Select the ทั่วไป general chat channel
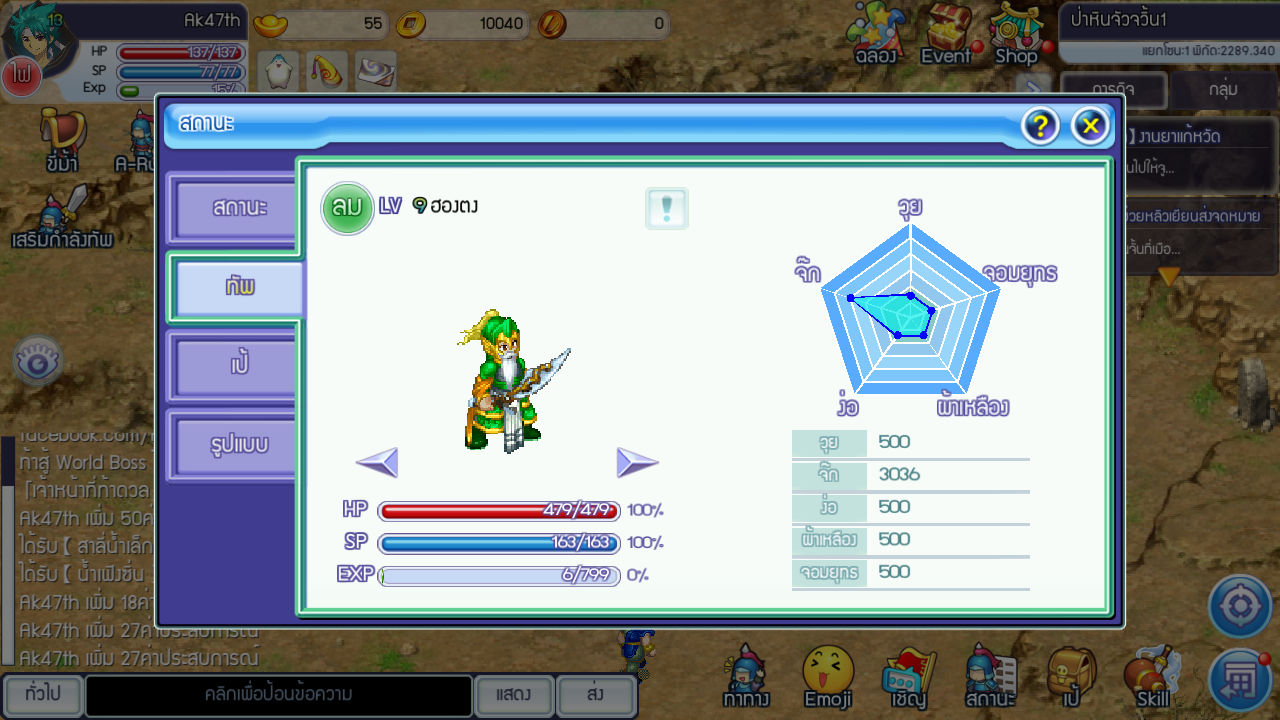This screenshot has width=1280, height=720. [x=42, y=695]
